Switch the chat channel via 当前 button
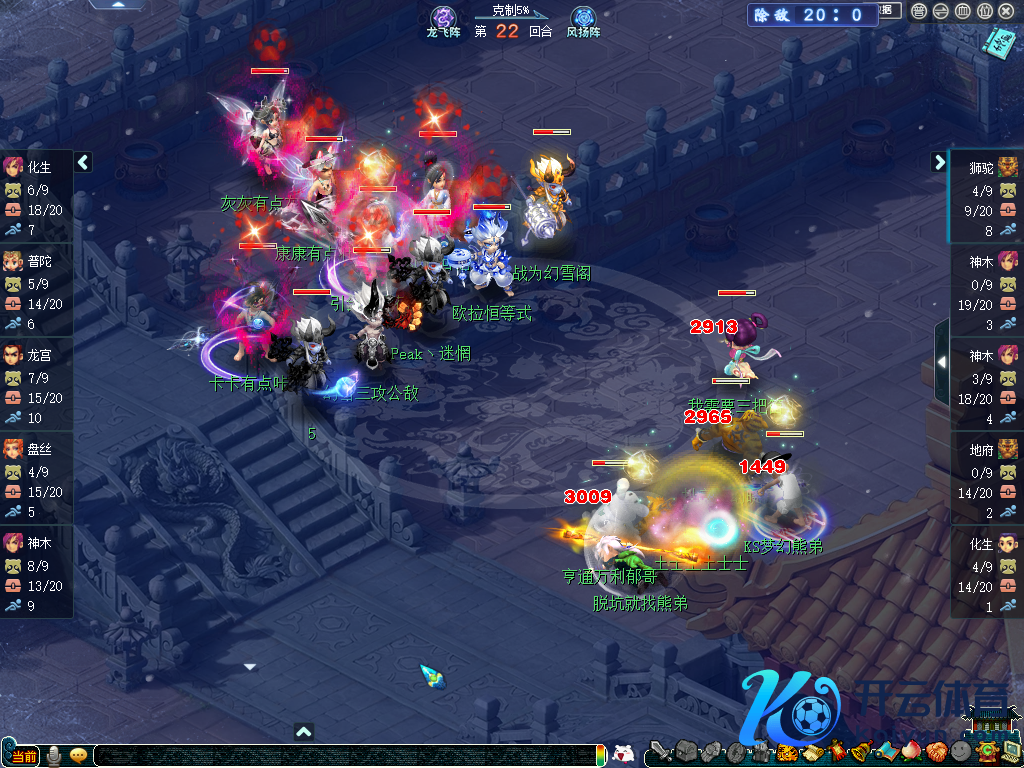The height and width of the screenshot is (768, 1024). pos(24,756)
